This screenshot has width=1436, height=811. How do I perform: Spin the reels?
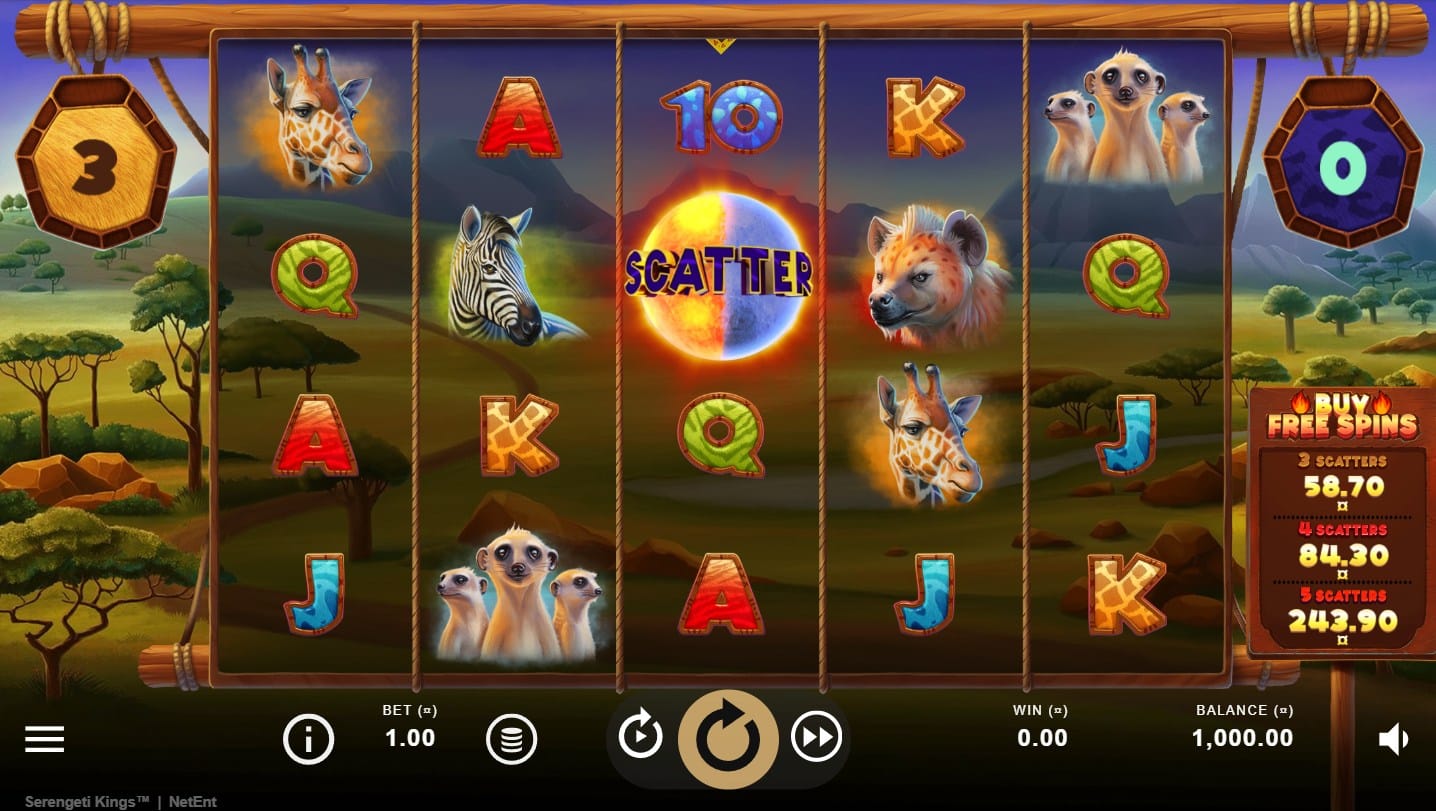click(x=727, y=739)
